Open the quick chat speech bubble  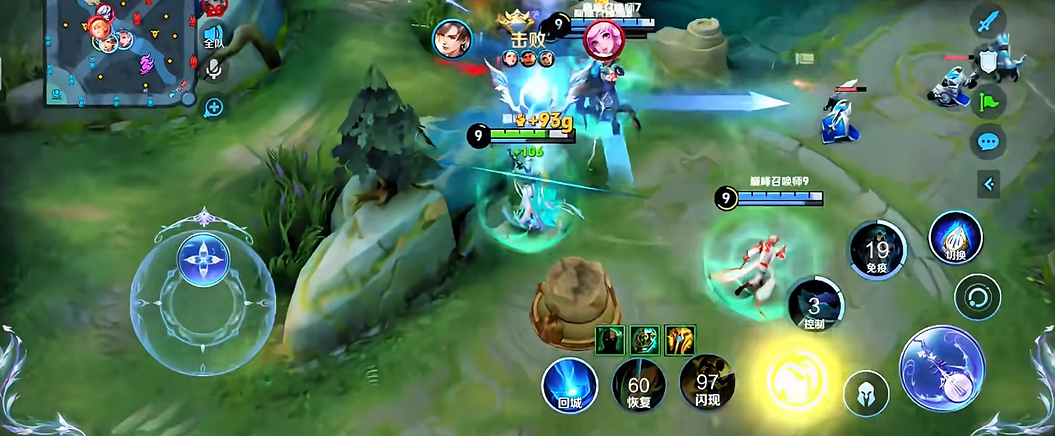coord(988,141)
